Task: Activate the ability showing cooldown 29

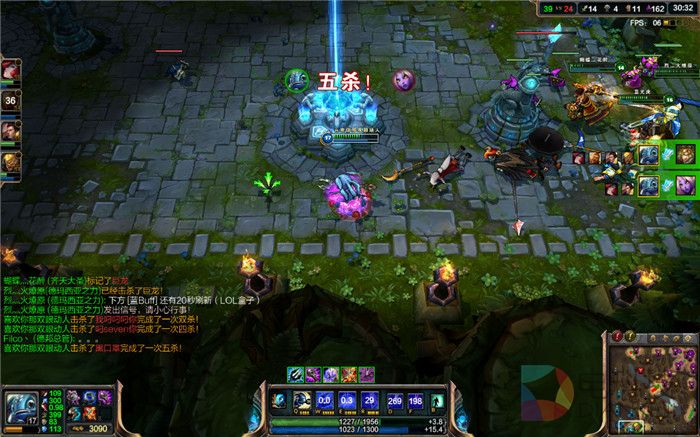Action: [x=342, y=401]
